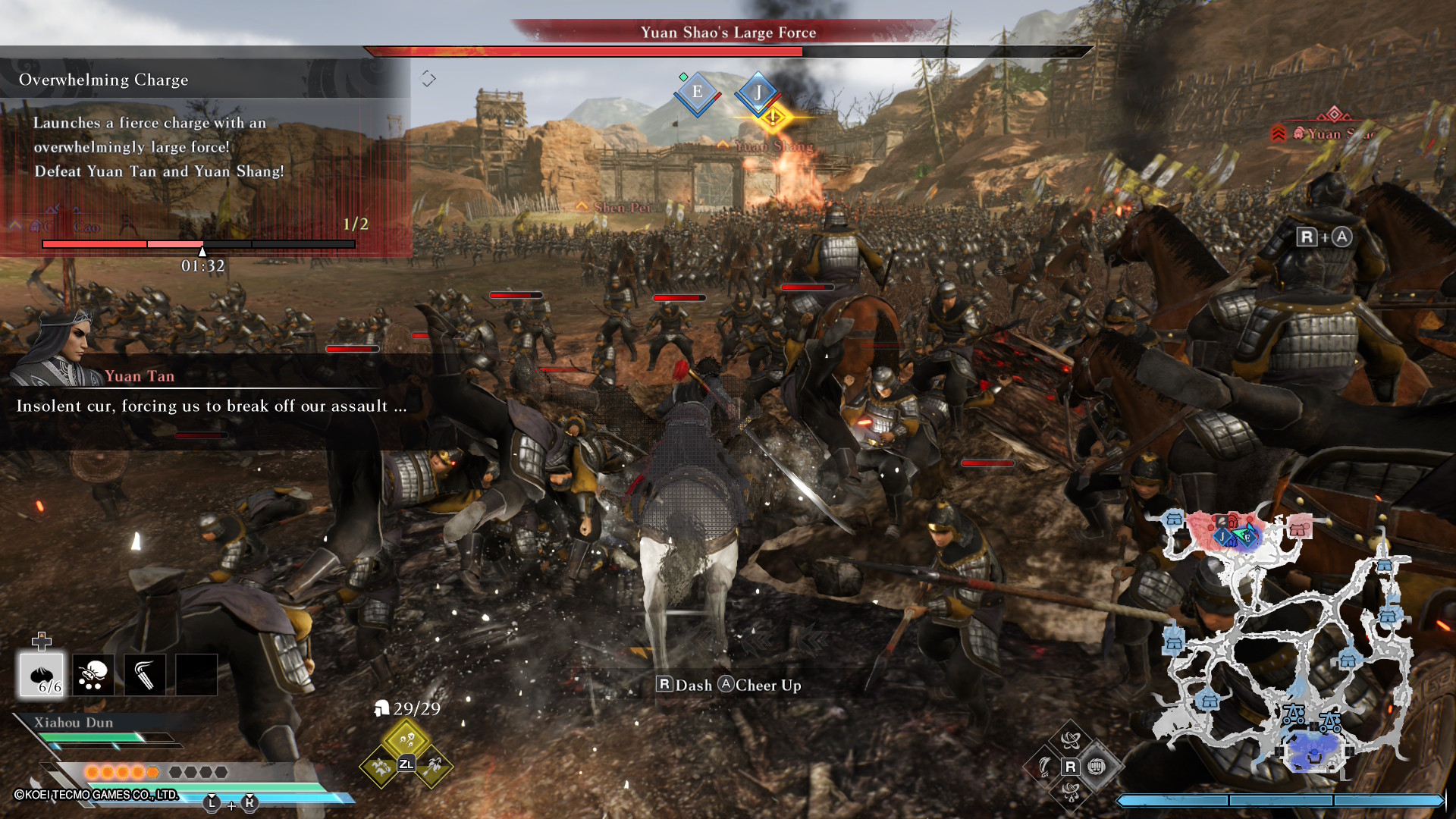This screenshot has width=1456, height=819.
Task: Click the glowing yellow exclamation alert
Action: [773, 118]
